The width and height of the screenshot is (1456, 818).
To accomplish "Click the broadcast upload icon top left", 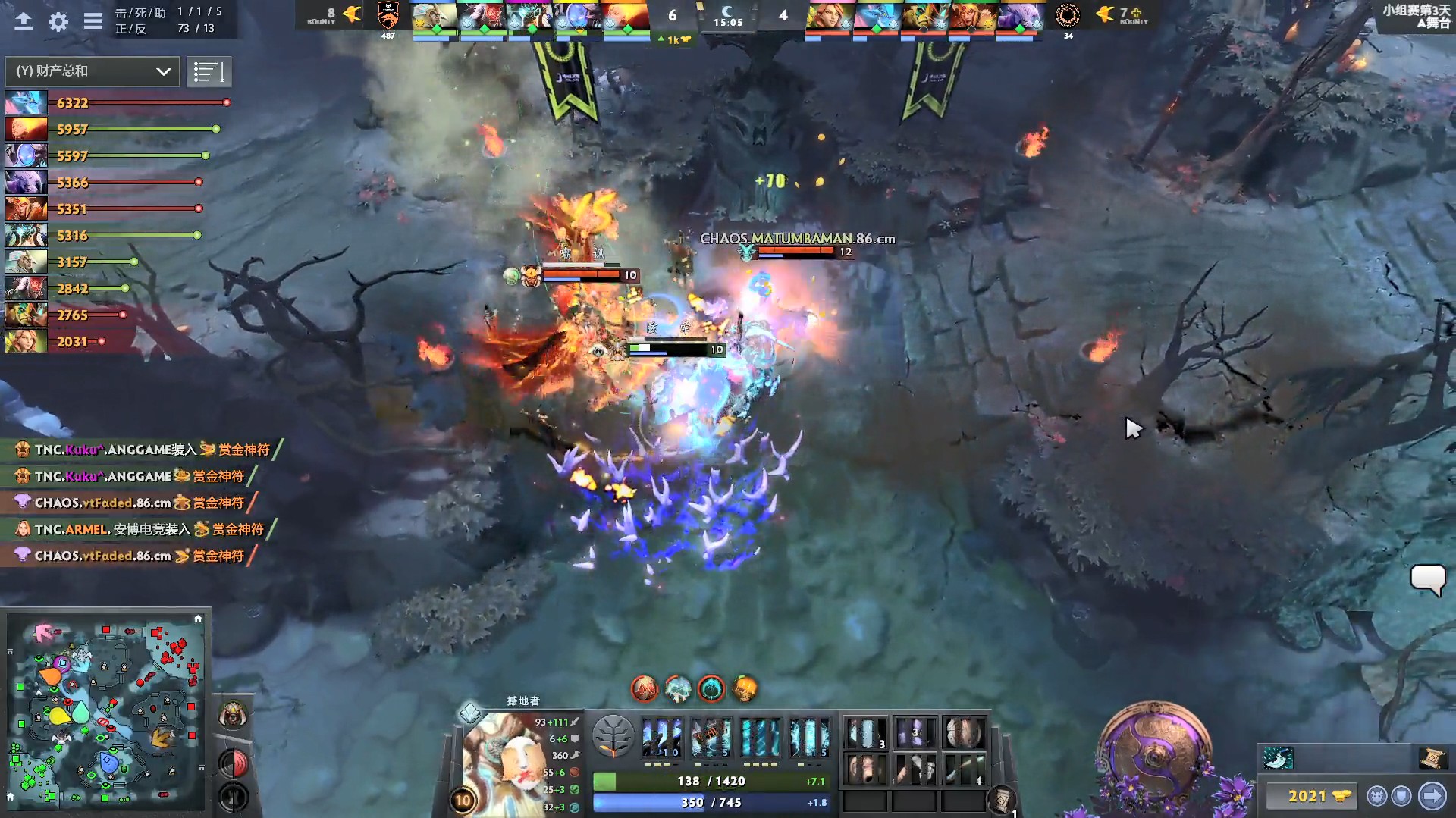I will (24, 22).
